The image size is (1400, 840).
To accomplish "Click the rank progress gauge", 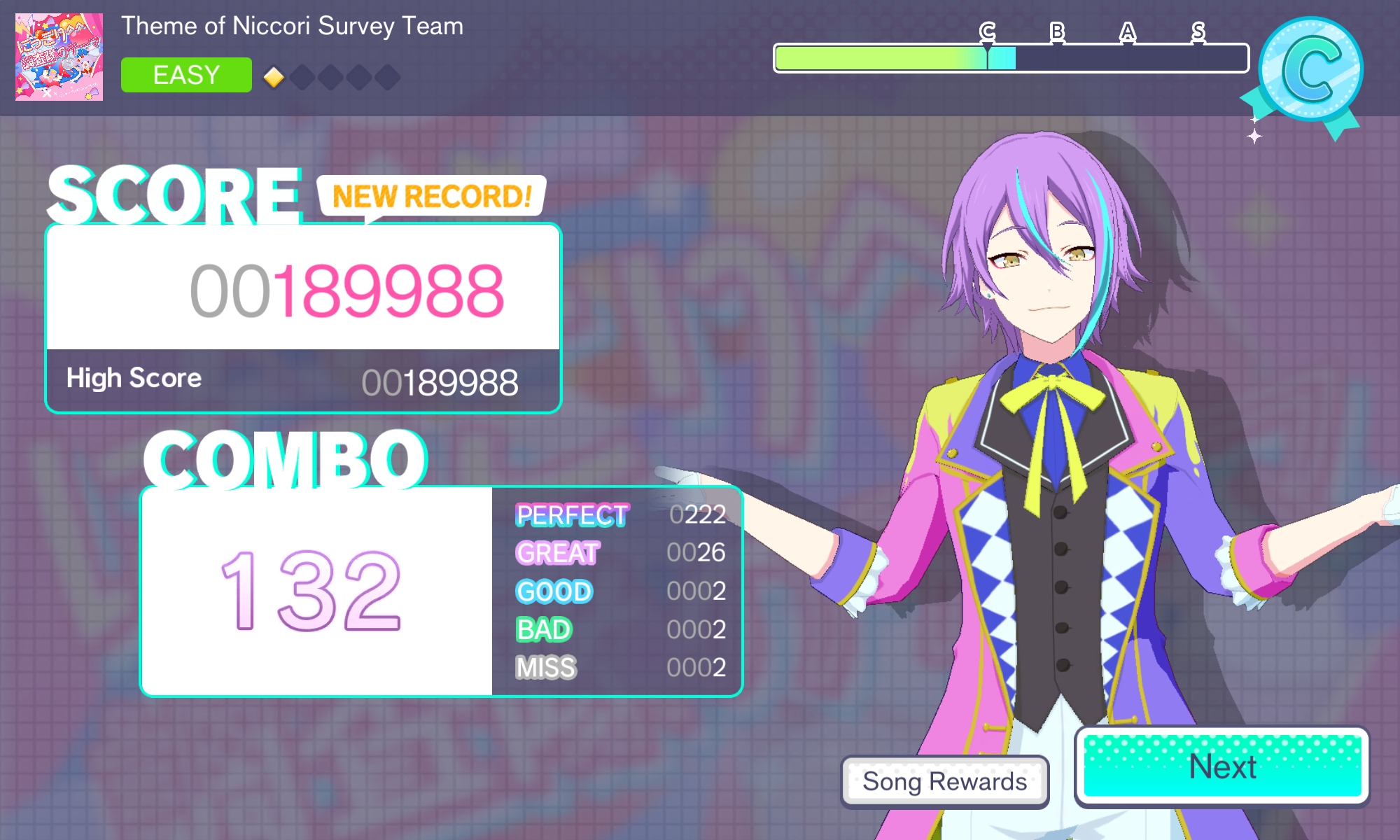I will pos(1011,58).
